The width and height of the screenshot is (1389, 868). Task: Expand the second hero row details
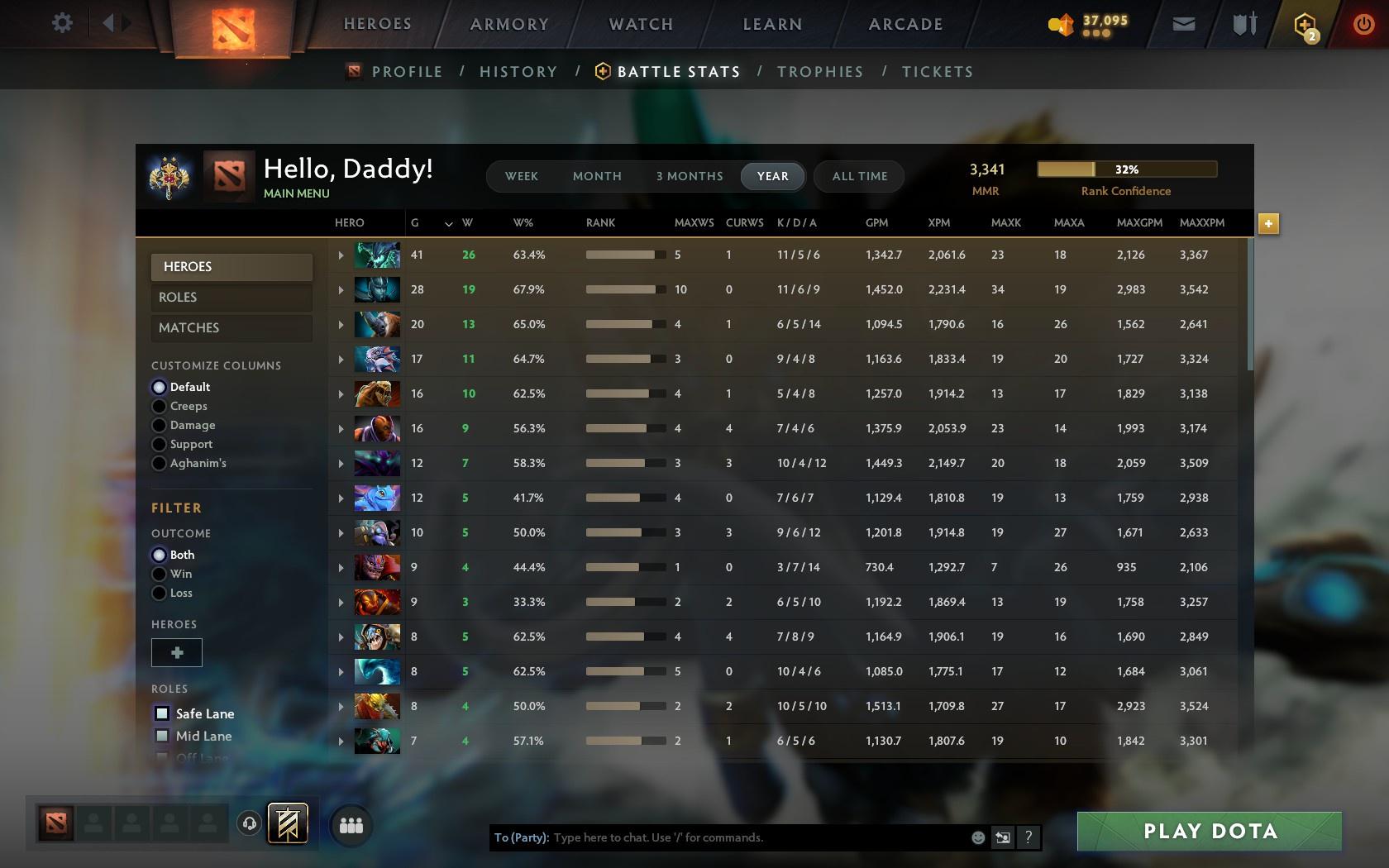[341, 290]
